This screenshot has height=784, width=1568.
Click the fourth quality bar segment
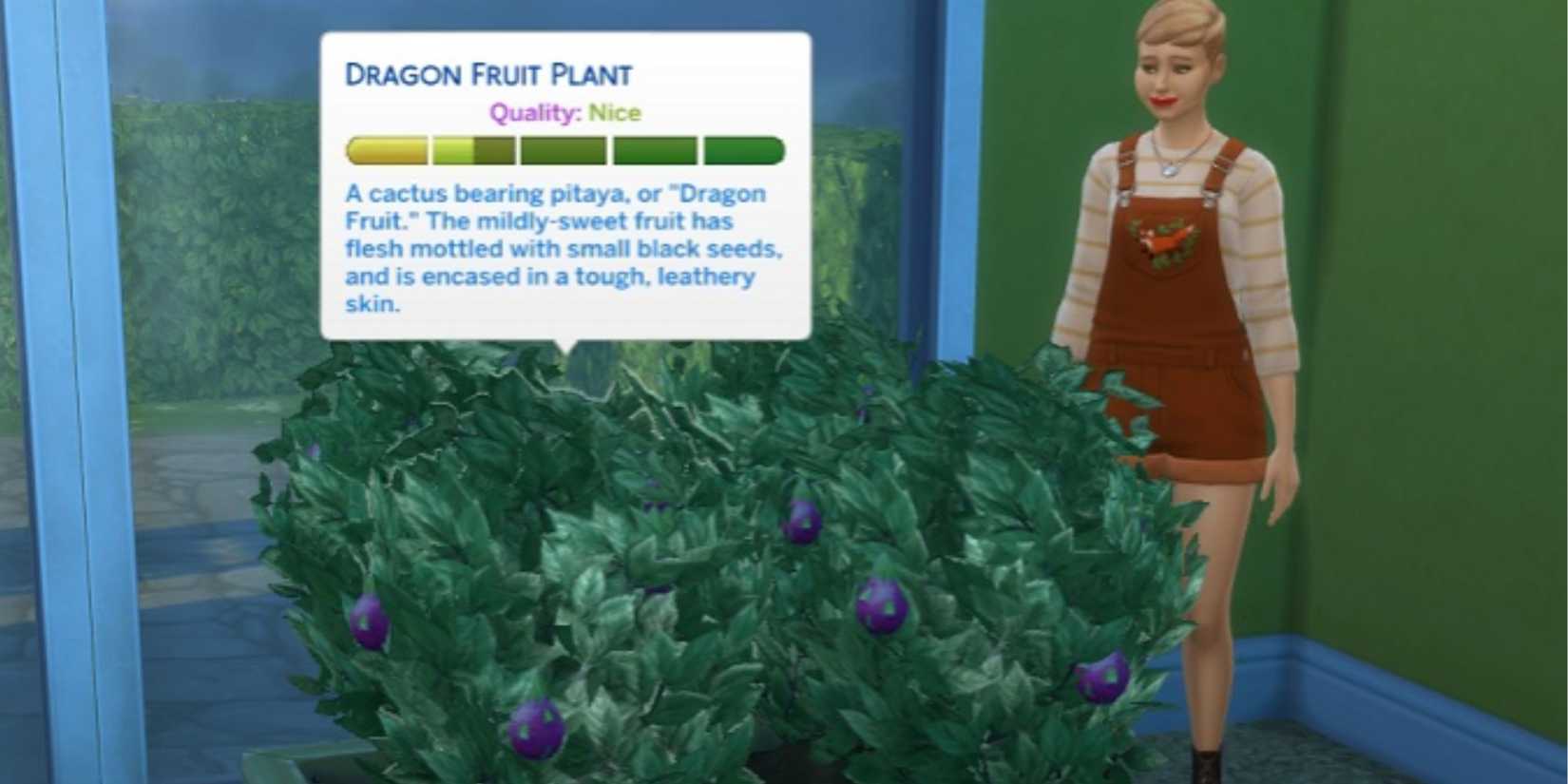pyautogui.click(x=655, y=150)
